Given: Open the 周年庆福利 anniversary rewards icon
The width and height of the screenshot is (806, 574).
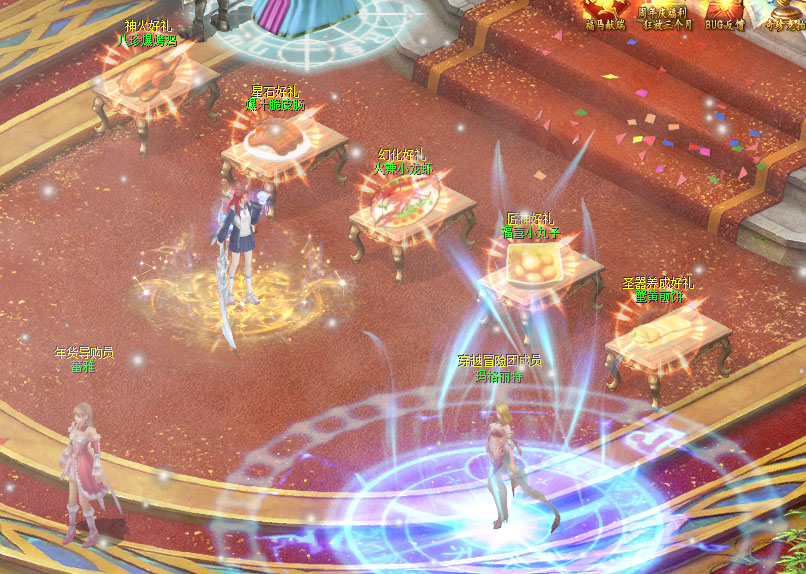Looking at the screenshot, I should pyautogui.click(x=667, y=12).
